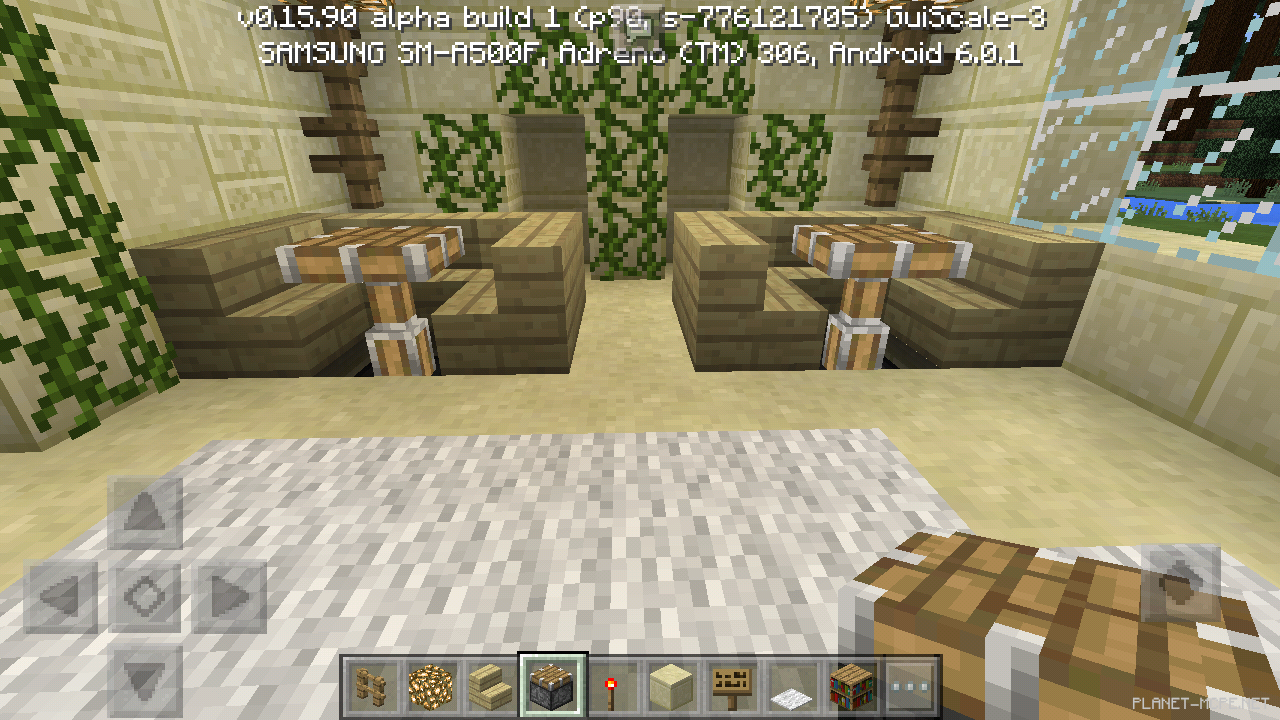1280x720 pixels.
Task: Select the bookshelf block slot
Action: [852, 687]
